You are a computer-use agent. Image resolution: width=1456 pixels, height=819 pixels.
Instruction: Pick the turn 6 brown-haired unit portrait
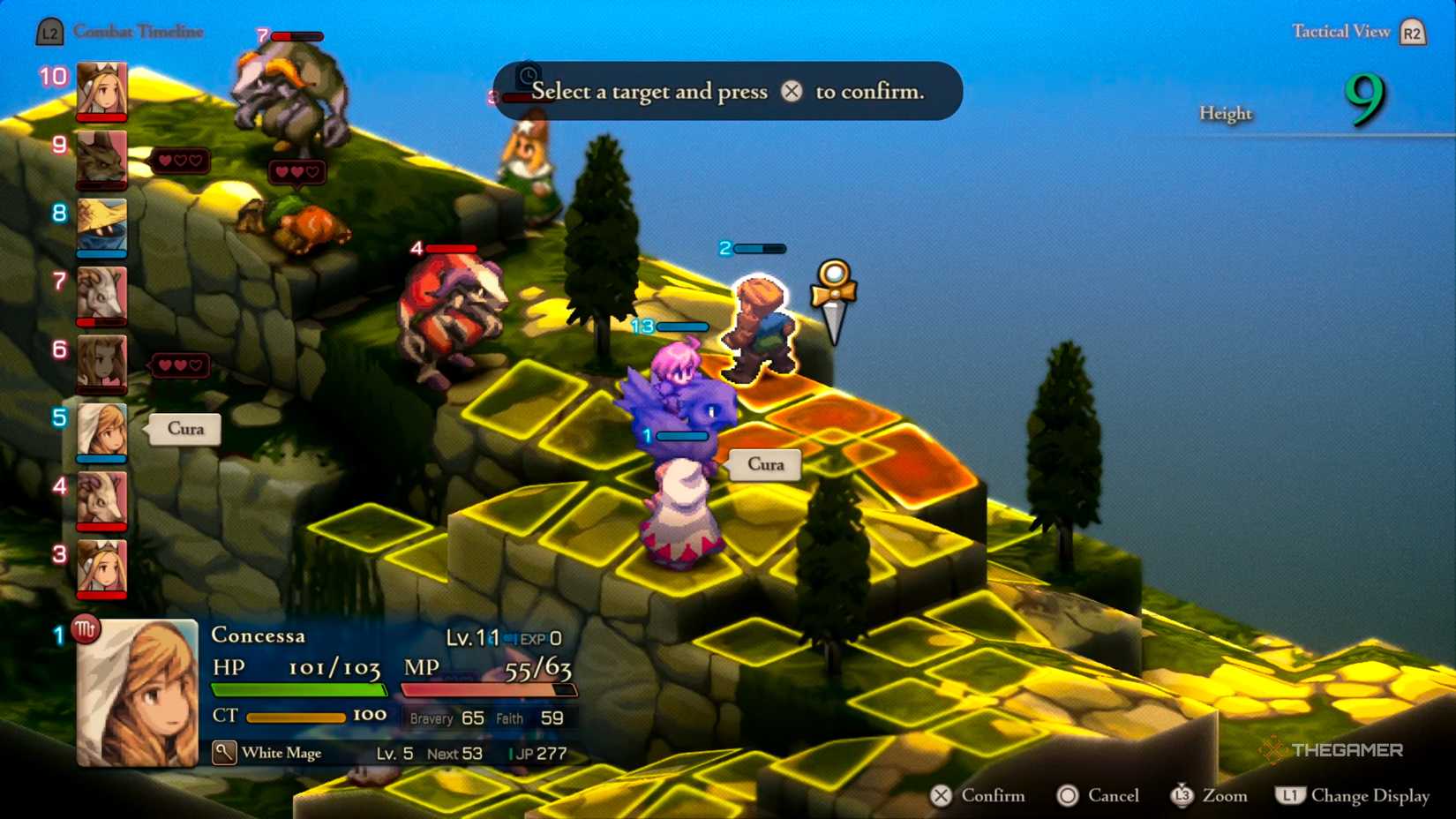tap(101, 363)
